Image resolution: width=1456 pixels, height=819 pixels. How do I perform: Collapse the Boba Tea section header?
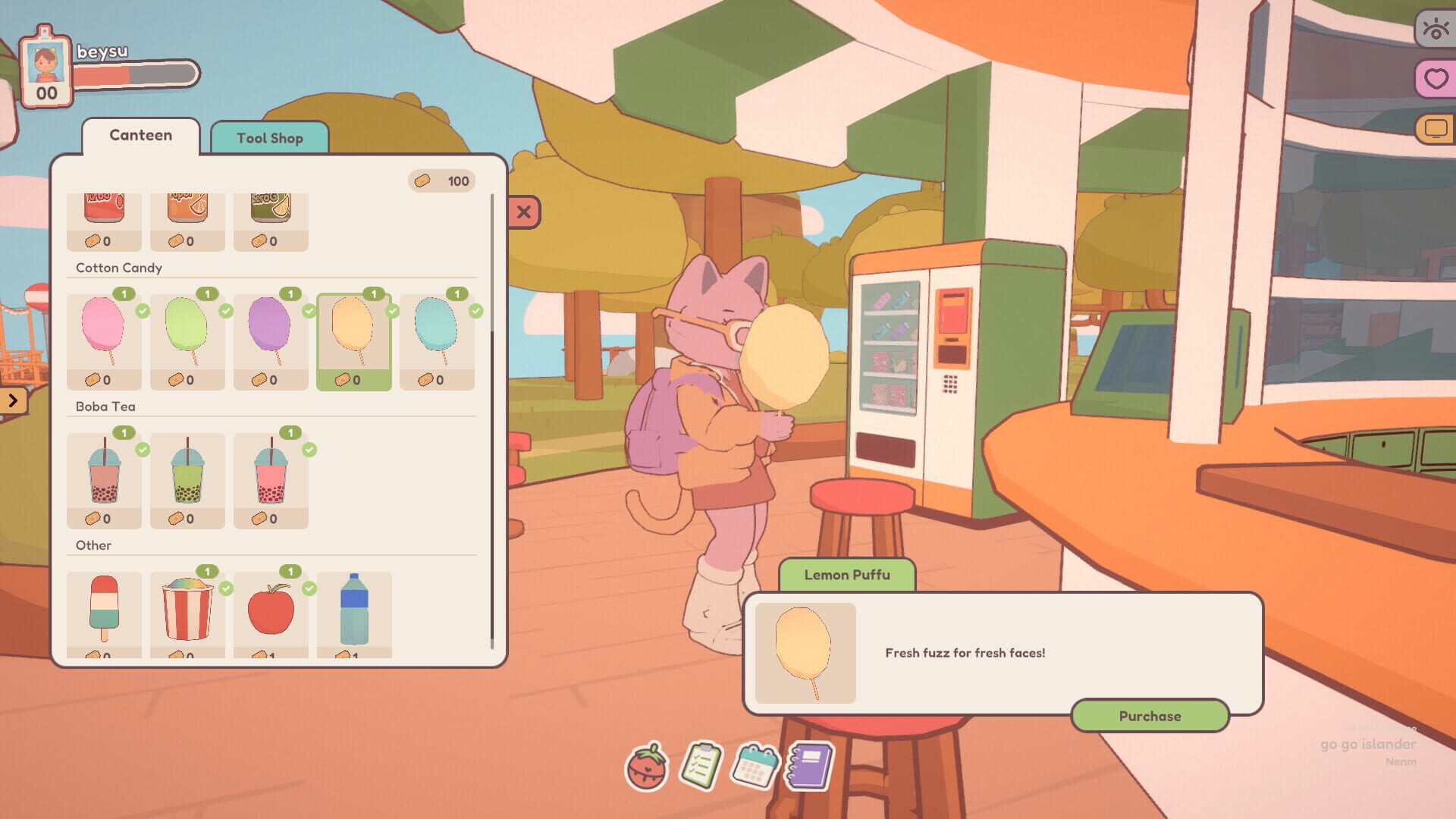pos(105,406)
